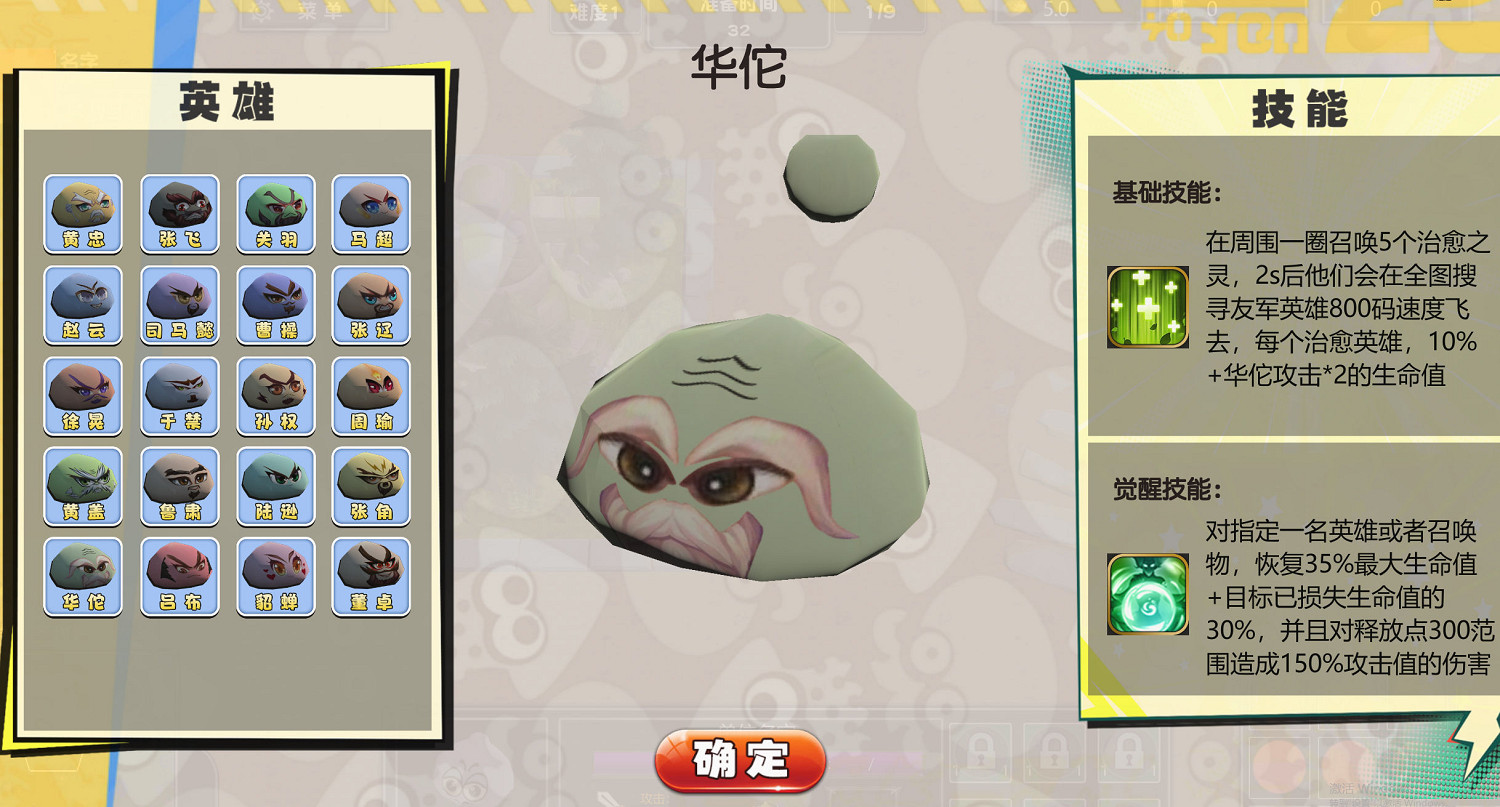Select hero 孙权 from the list
This screenshot has width=1500, height=807.
coord(275,394)
